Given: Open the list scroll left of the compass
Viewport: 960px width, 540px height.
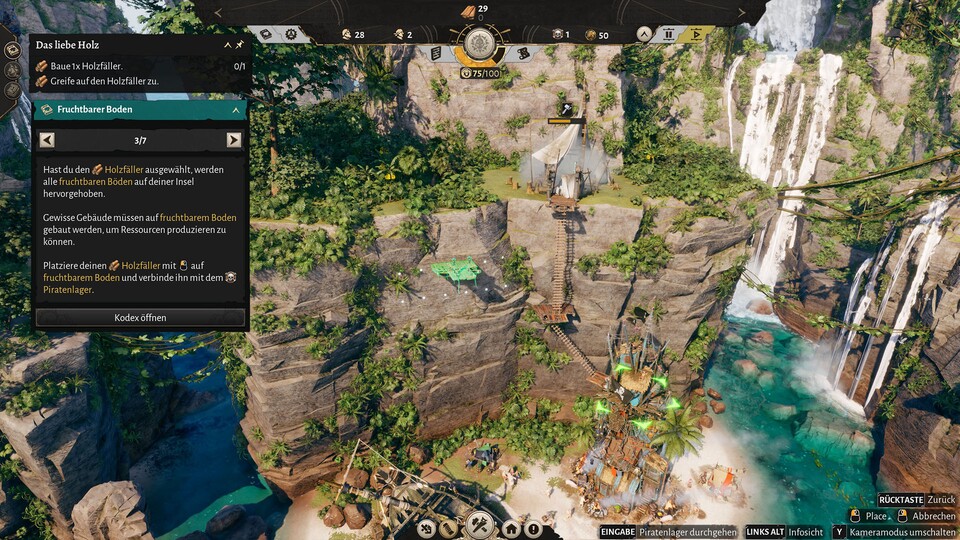Looking at the screenshot, I should tap(437, 53).
